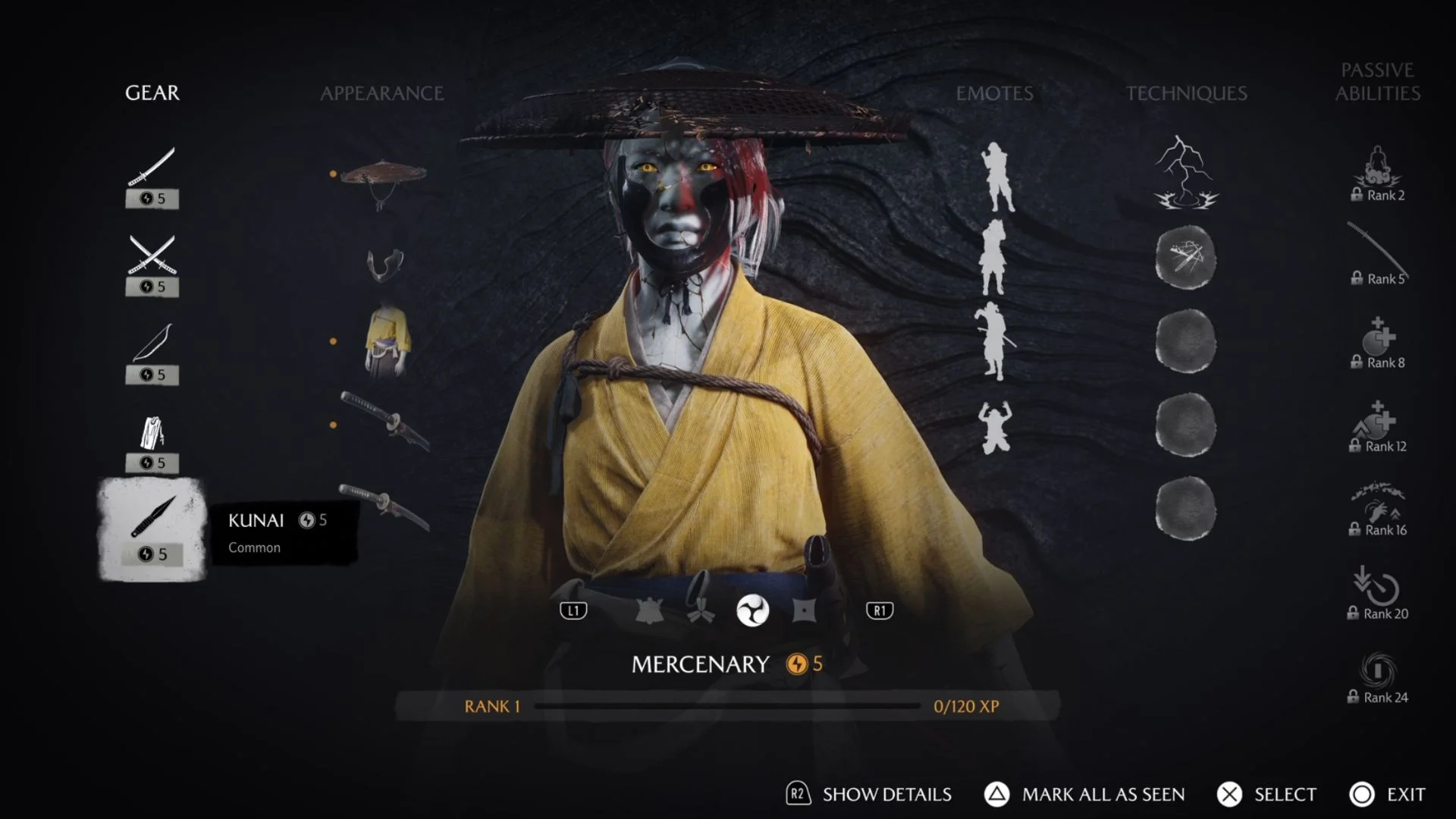Switch to the samurai helmet class icon

click(x=649, y=610)
